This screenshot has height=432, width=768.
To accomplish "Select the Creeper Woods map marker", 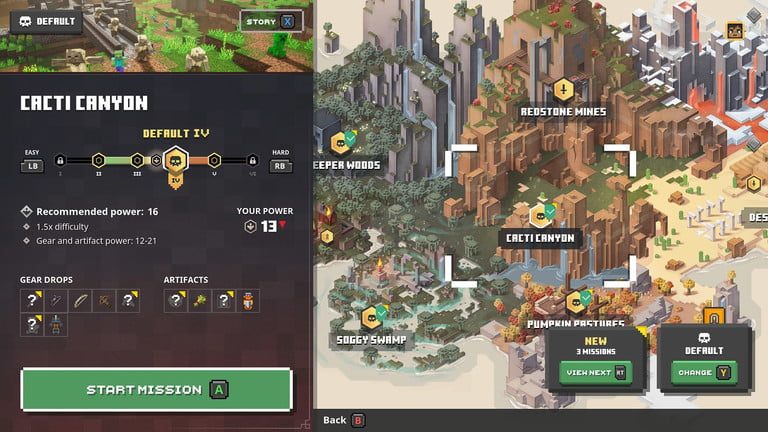I will click(x=342, y=143).
